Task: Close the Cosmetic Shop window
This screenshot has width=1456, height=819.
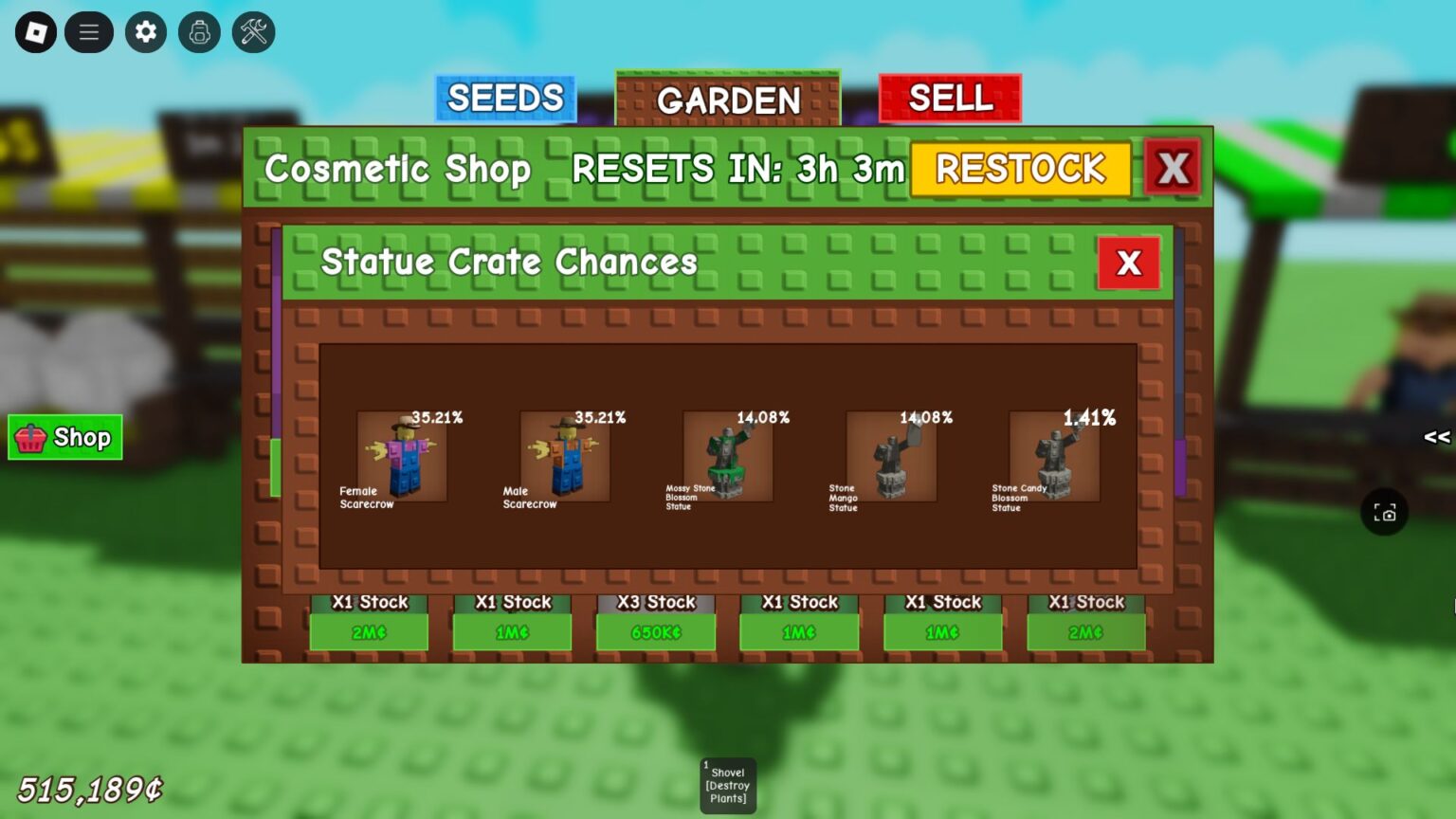Action: 1173,168
